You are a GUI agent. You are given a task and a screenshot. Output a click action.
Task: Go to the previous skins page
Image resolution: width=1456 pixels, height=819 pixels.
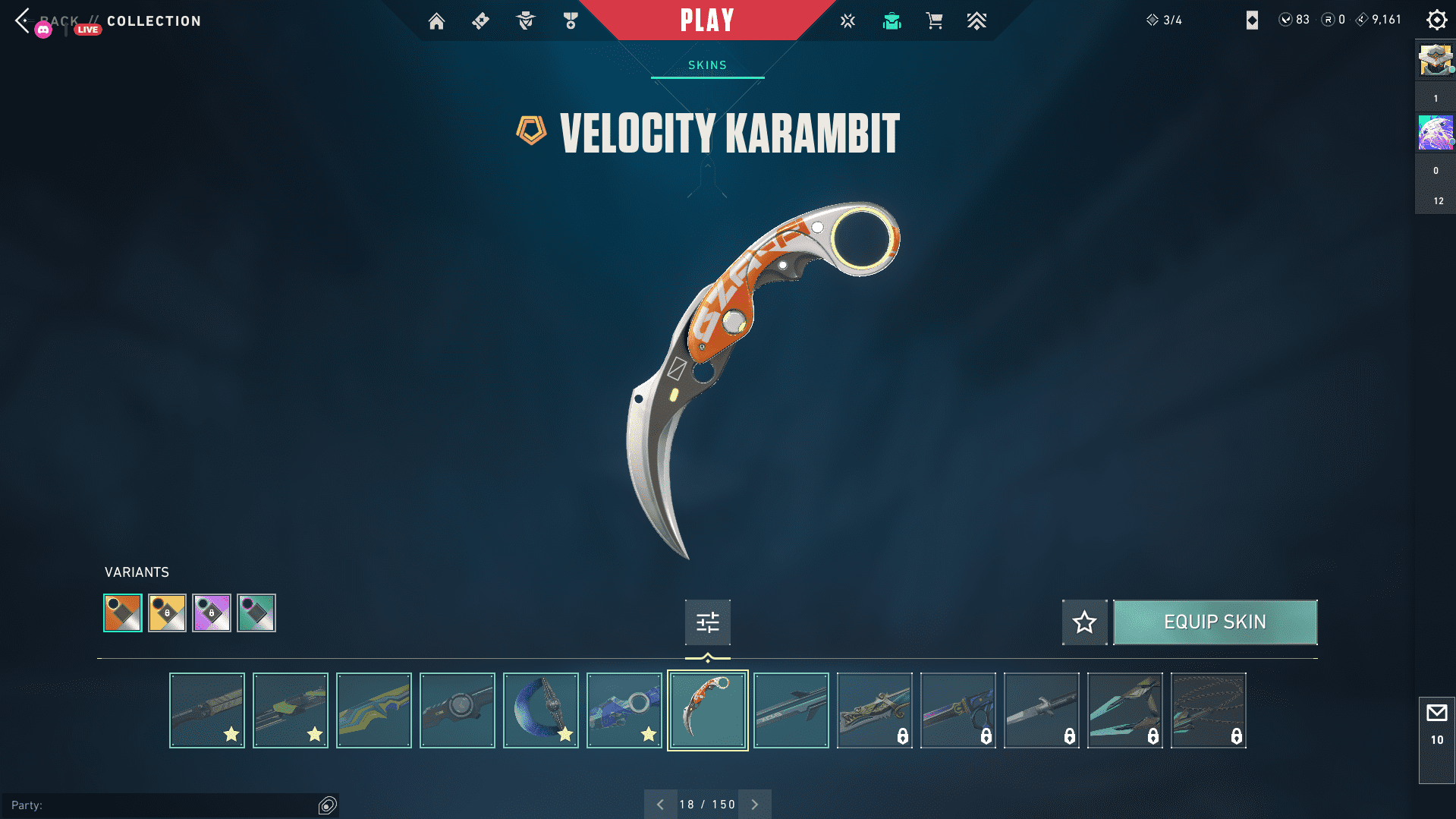(660, 805)
